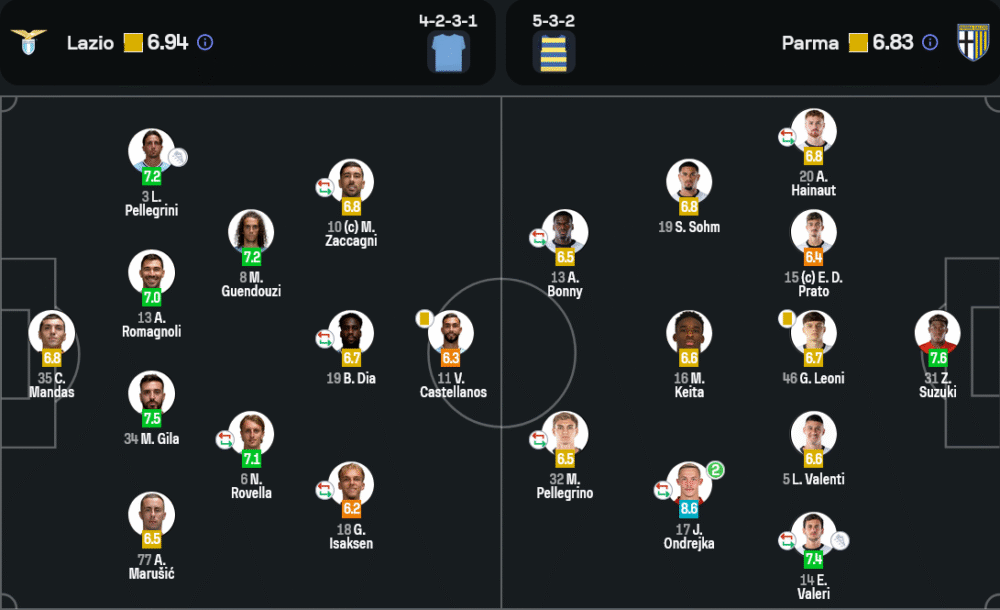Open J. Ondrejka's player card
Image resolution: width=1000 pixels, height=610 pixels.
(x=689, y=485)
